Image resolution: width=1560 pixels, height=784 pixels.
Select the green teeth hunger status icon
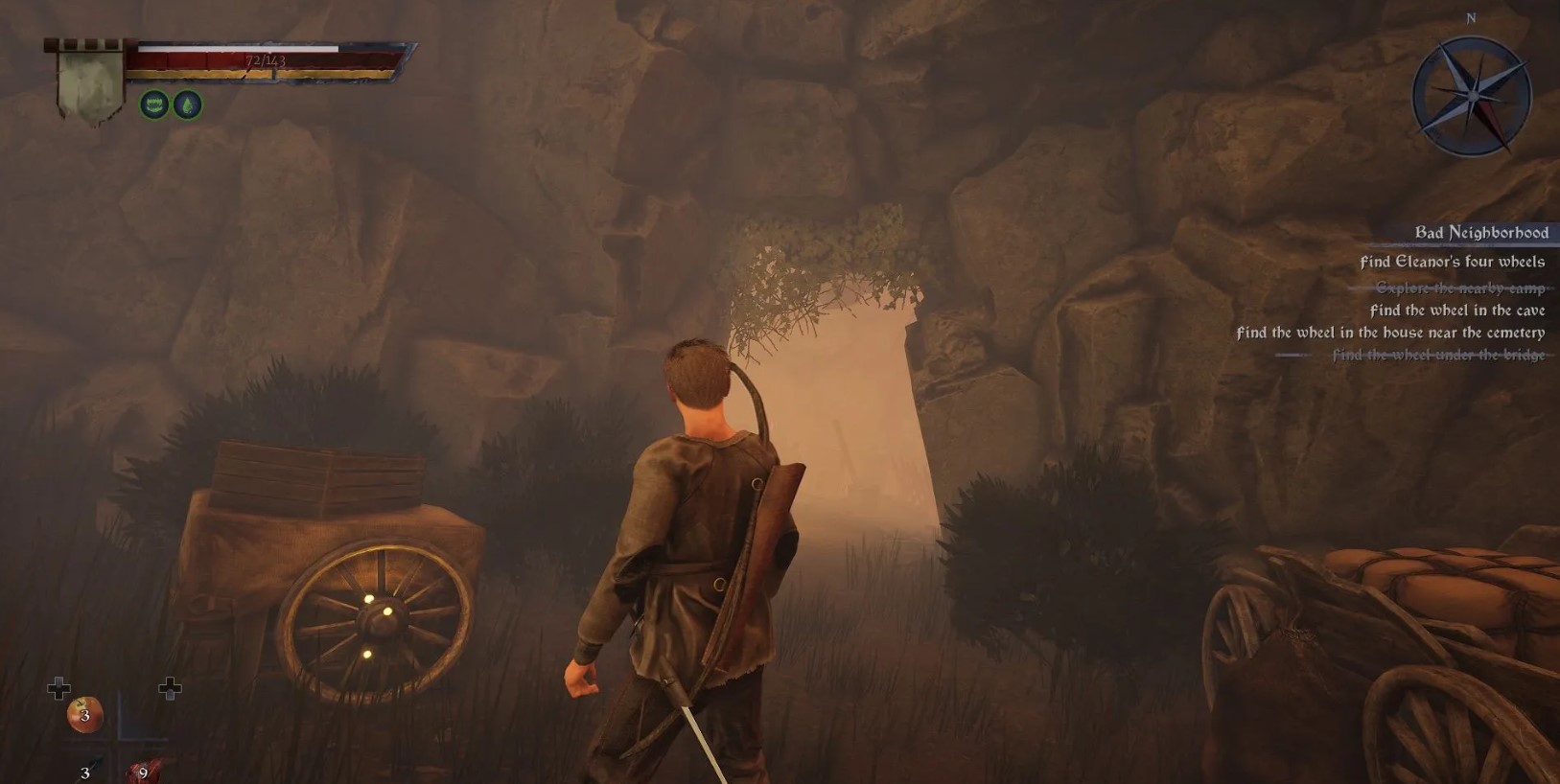coord(154,104)
